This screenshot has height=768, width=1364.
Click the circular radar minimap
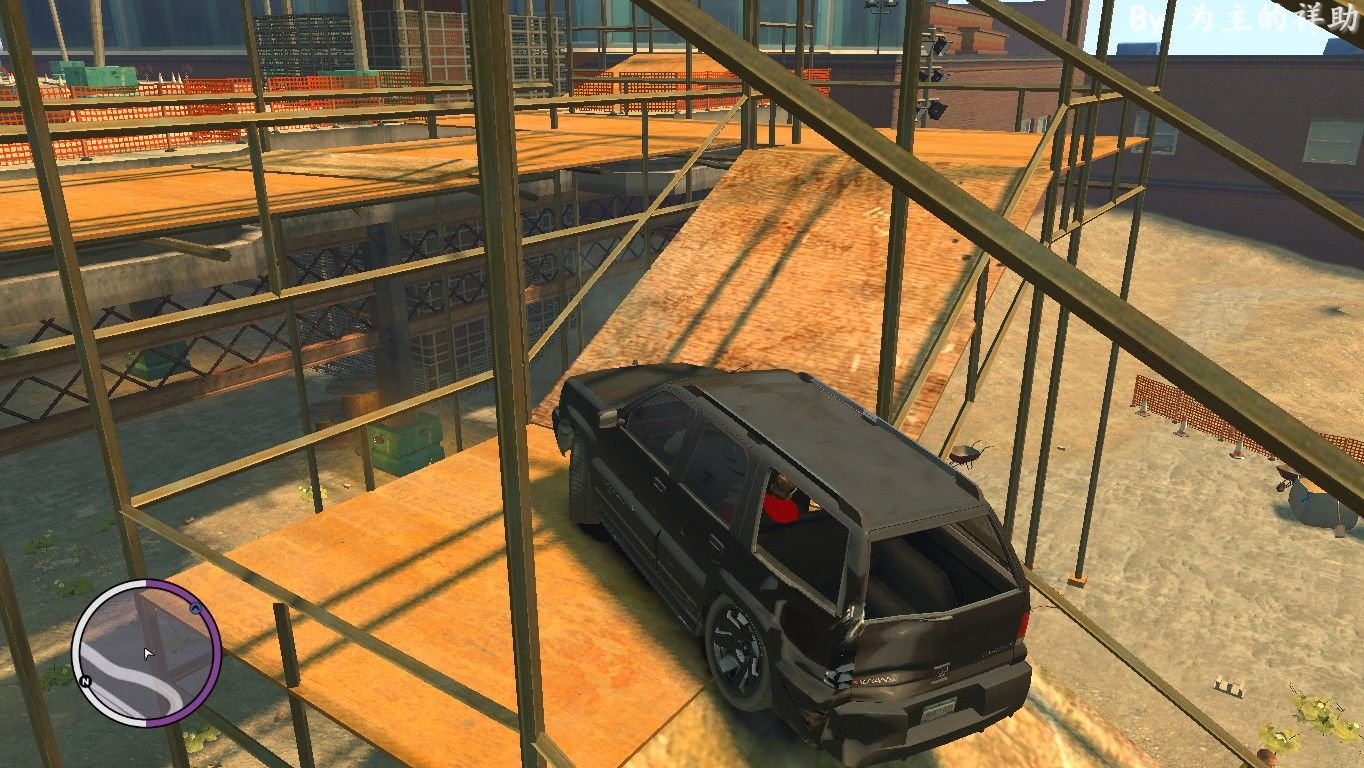[x=146, y=653]
